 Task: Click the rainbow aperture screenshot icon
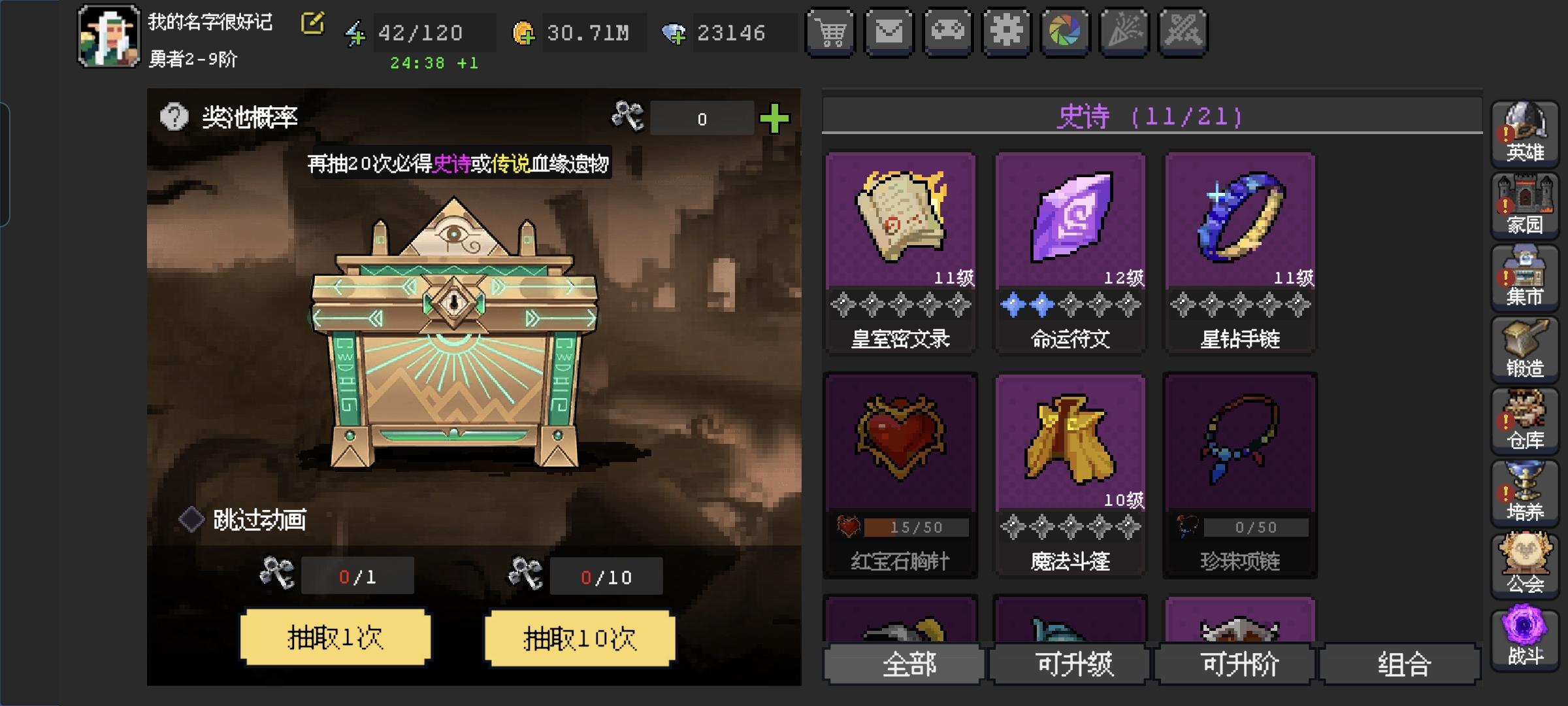click(1066, 31)
